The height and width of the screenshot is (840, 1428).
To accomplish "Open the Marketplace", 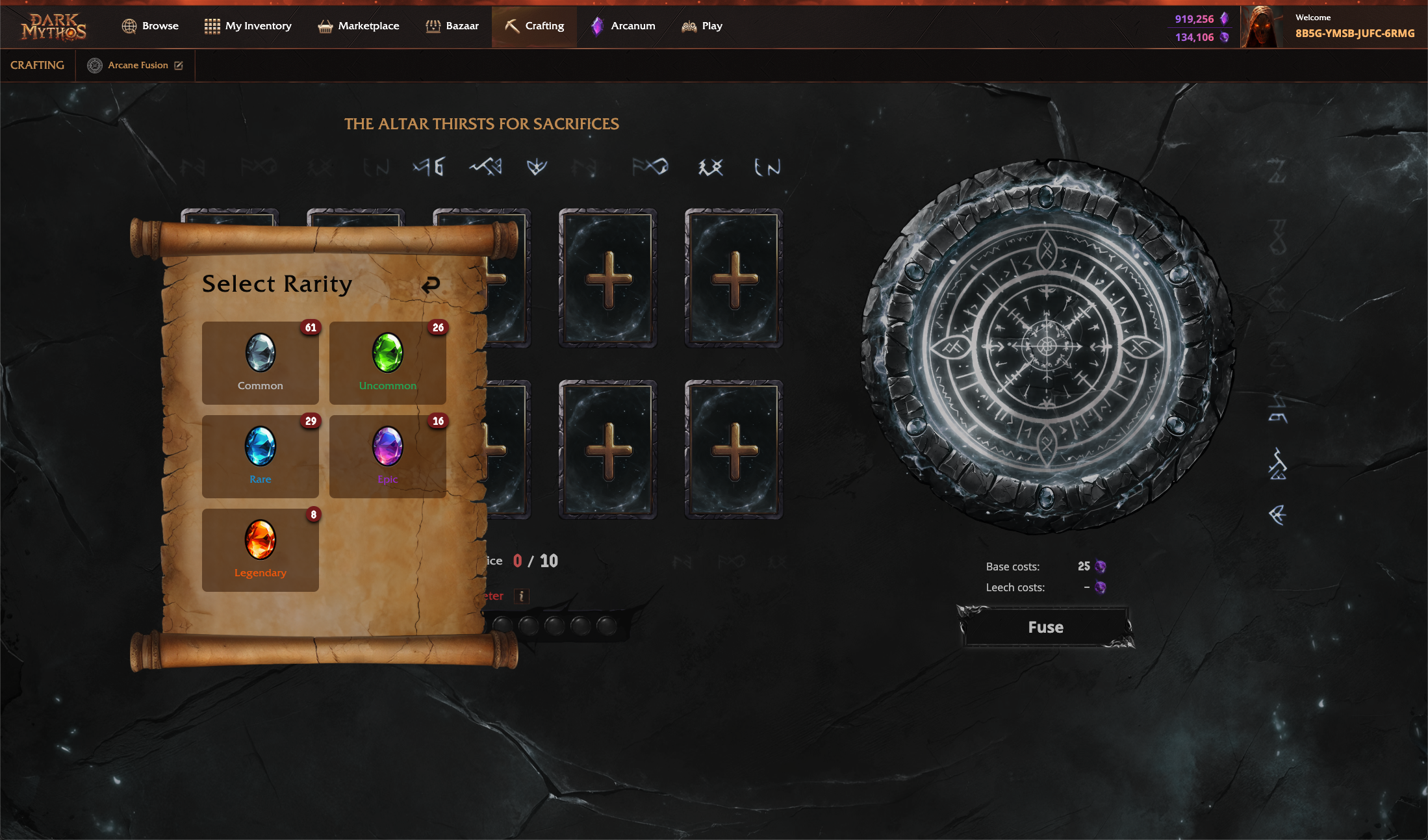I will click(x=358, y=26).
